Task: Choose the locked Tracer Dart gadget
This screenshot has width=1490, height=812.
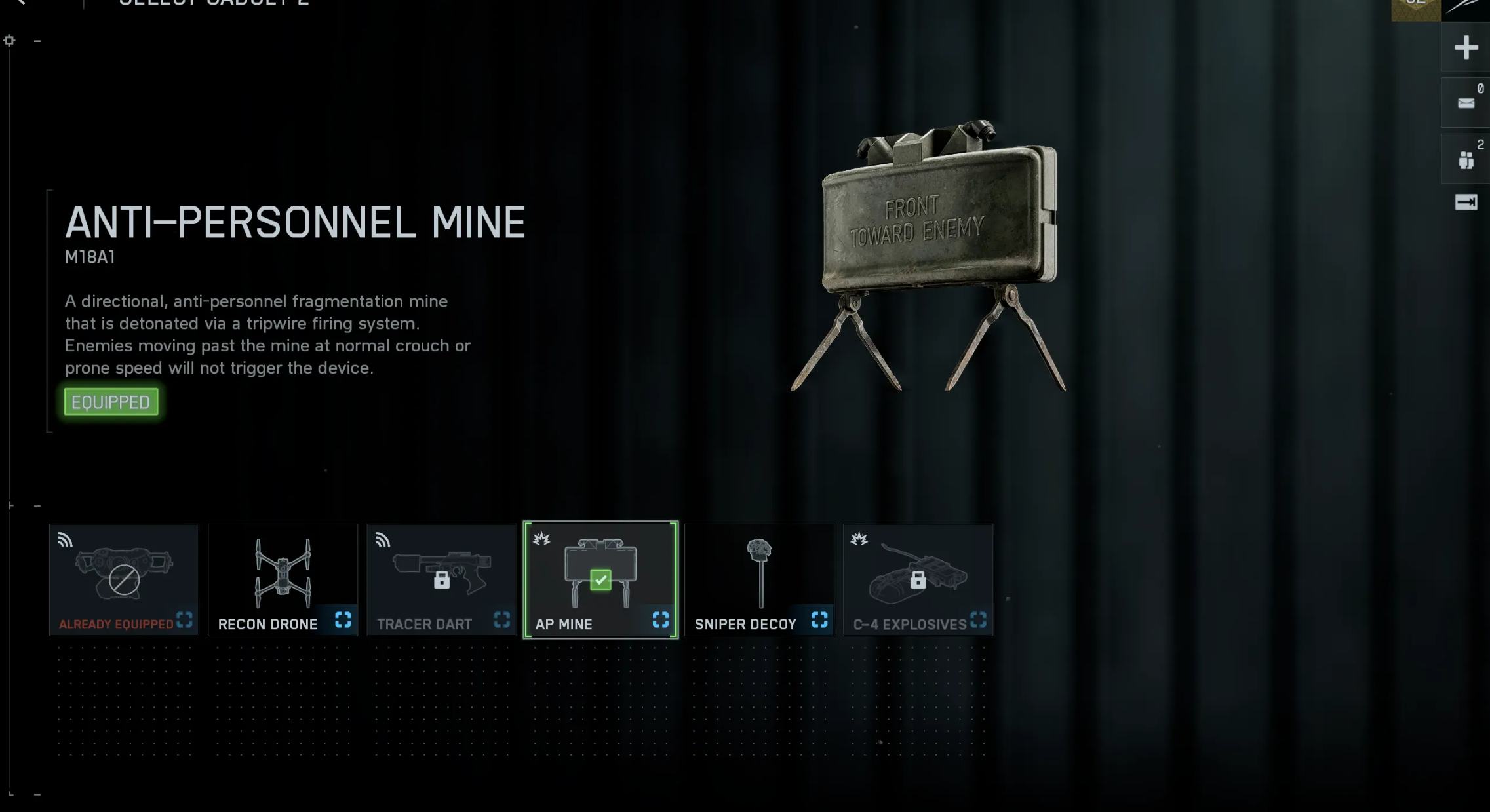Action: tap(441, 578)
